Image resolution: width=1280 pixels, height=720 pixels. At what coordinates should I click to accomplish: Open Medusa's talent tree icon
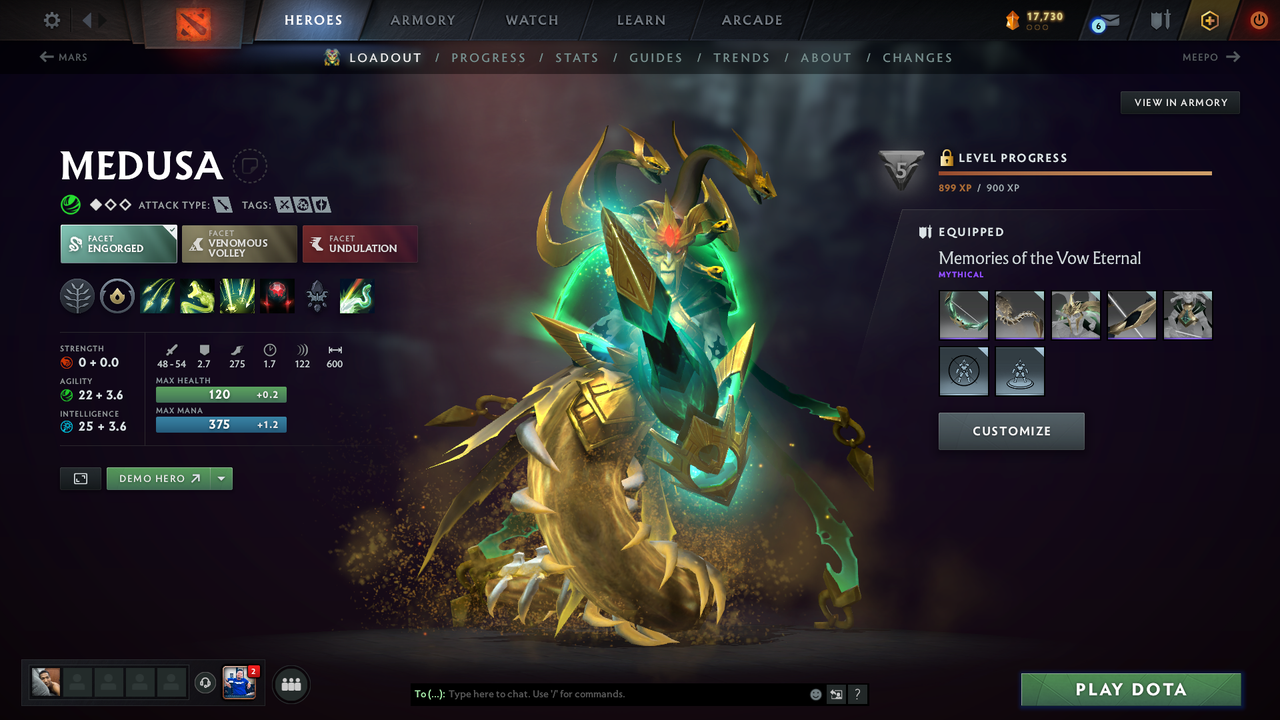pyautogui.click(x=77, y=296)
